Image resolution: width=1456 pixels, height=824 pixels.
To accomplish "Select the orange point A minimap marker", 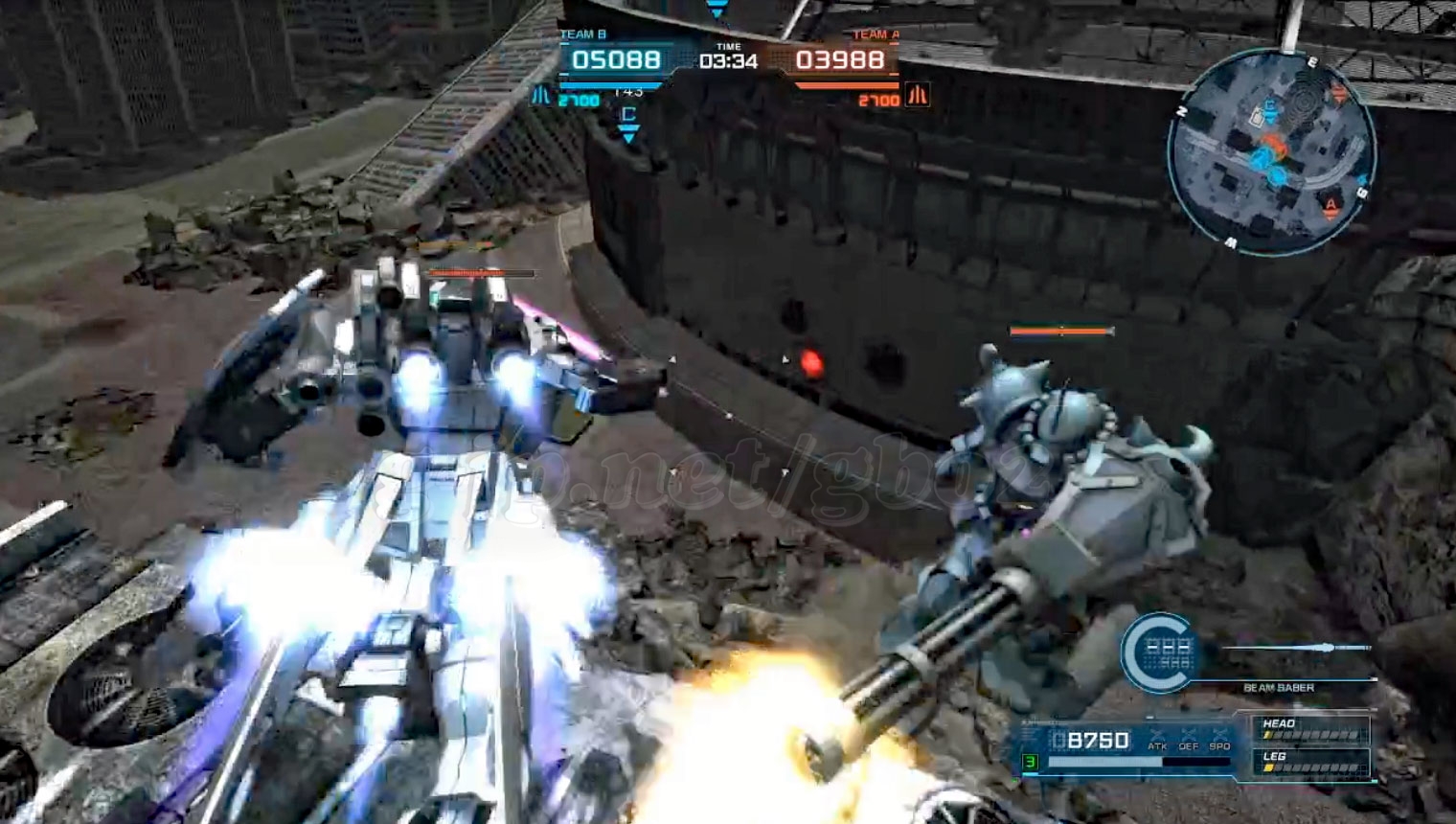I will tap(1331, 207).
